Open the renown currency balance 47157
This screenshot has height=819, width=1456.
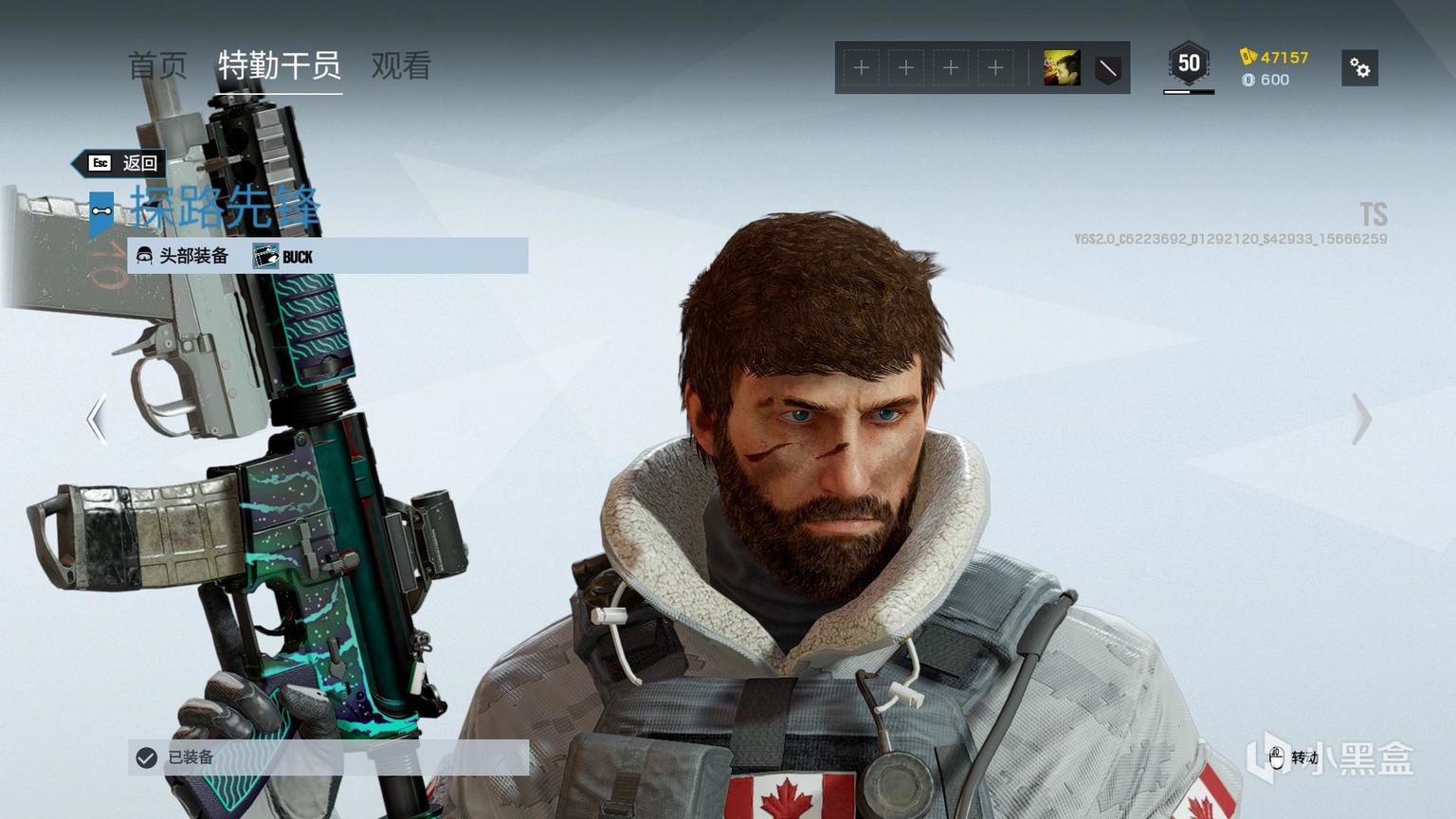point(1274,57)
